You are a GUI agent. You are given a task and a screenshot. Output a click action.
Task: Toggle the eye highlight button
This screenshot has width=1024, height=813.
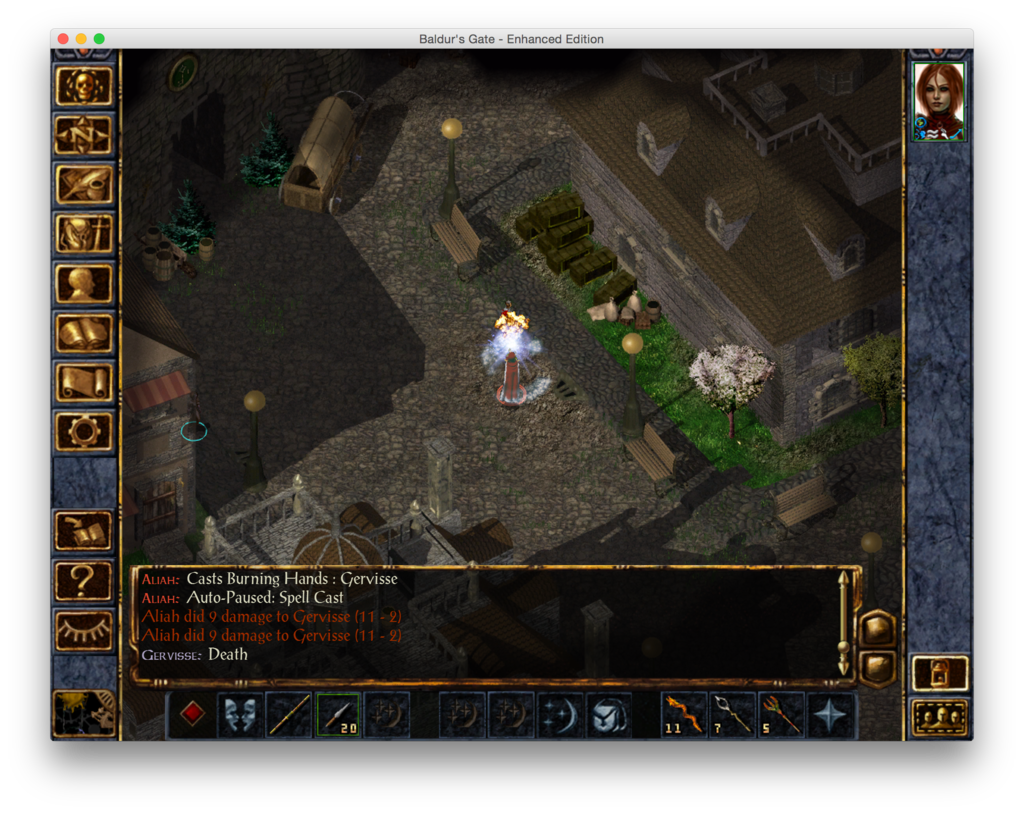[84, 630]
